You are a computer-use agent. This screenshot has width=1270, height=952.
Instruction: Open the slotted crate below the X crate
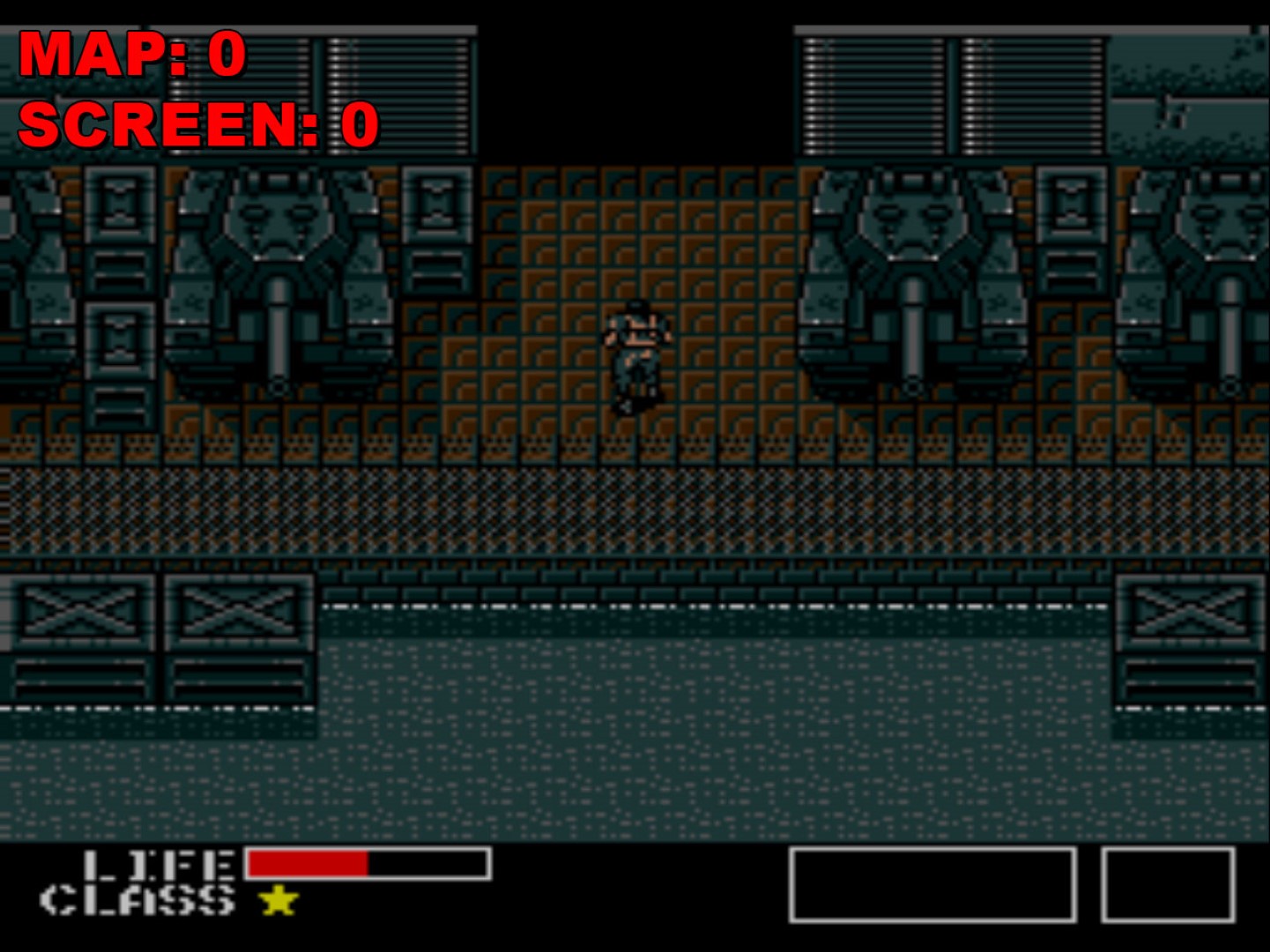pyautogui.click(x=79, y=679)
